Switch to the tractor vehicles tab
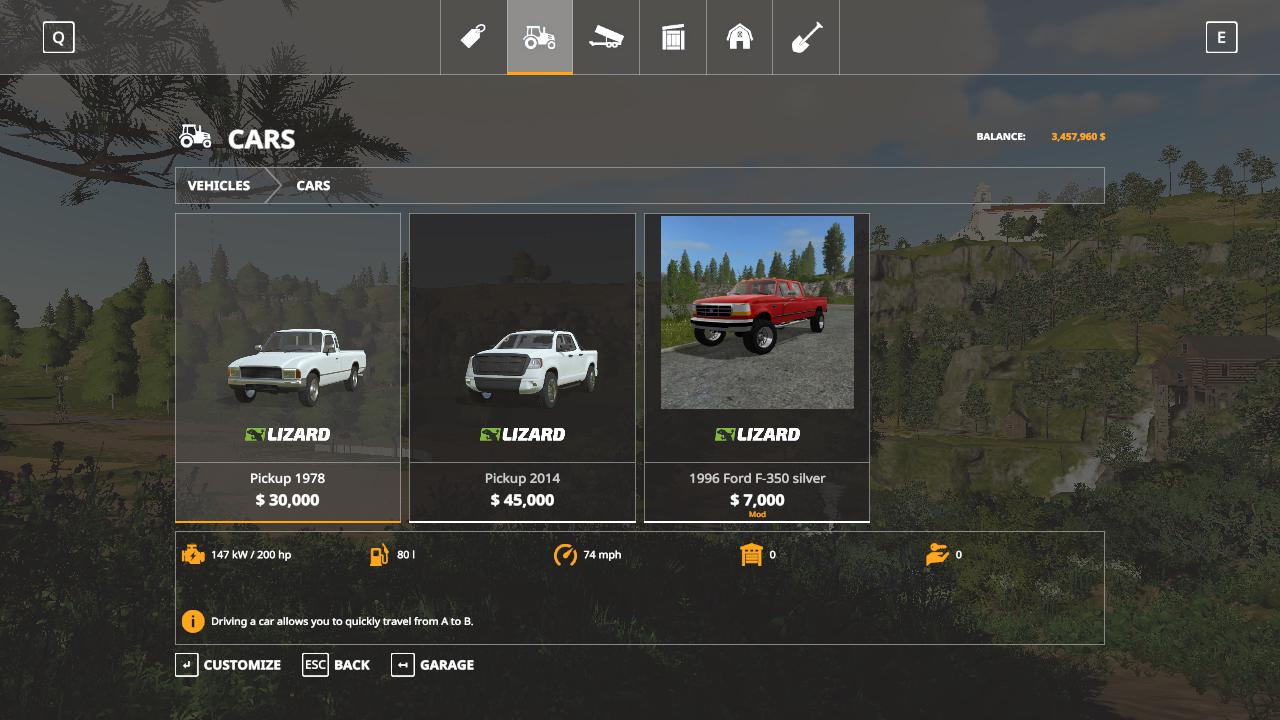1280x720 pixels. tap(540, 38)
